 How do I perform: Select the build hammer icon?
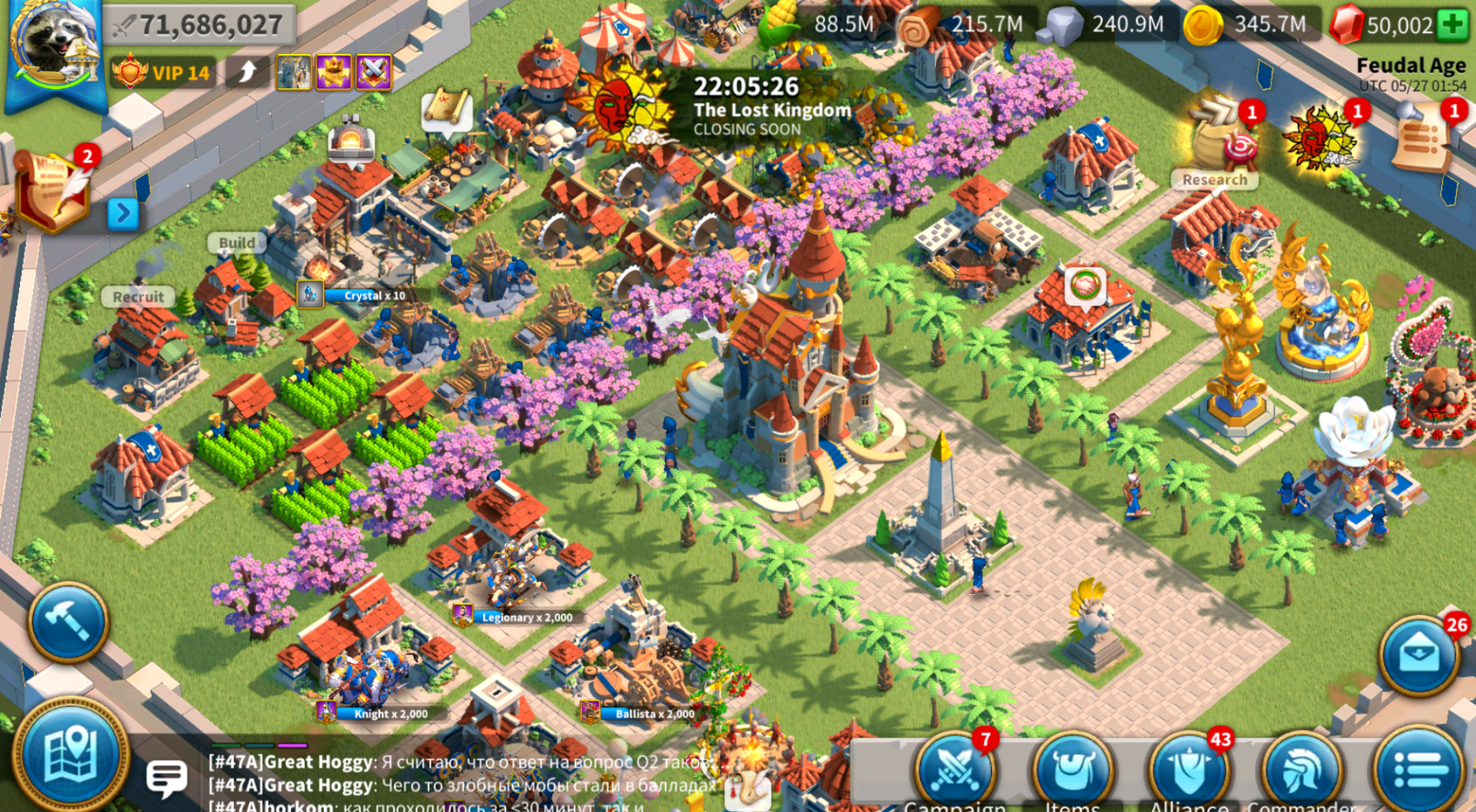pyautogui.click(x=68, y=619)
